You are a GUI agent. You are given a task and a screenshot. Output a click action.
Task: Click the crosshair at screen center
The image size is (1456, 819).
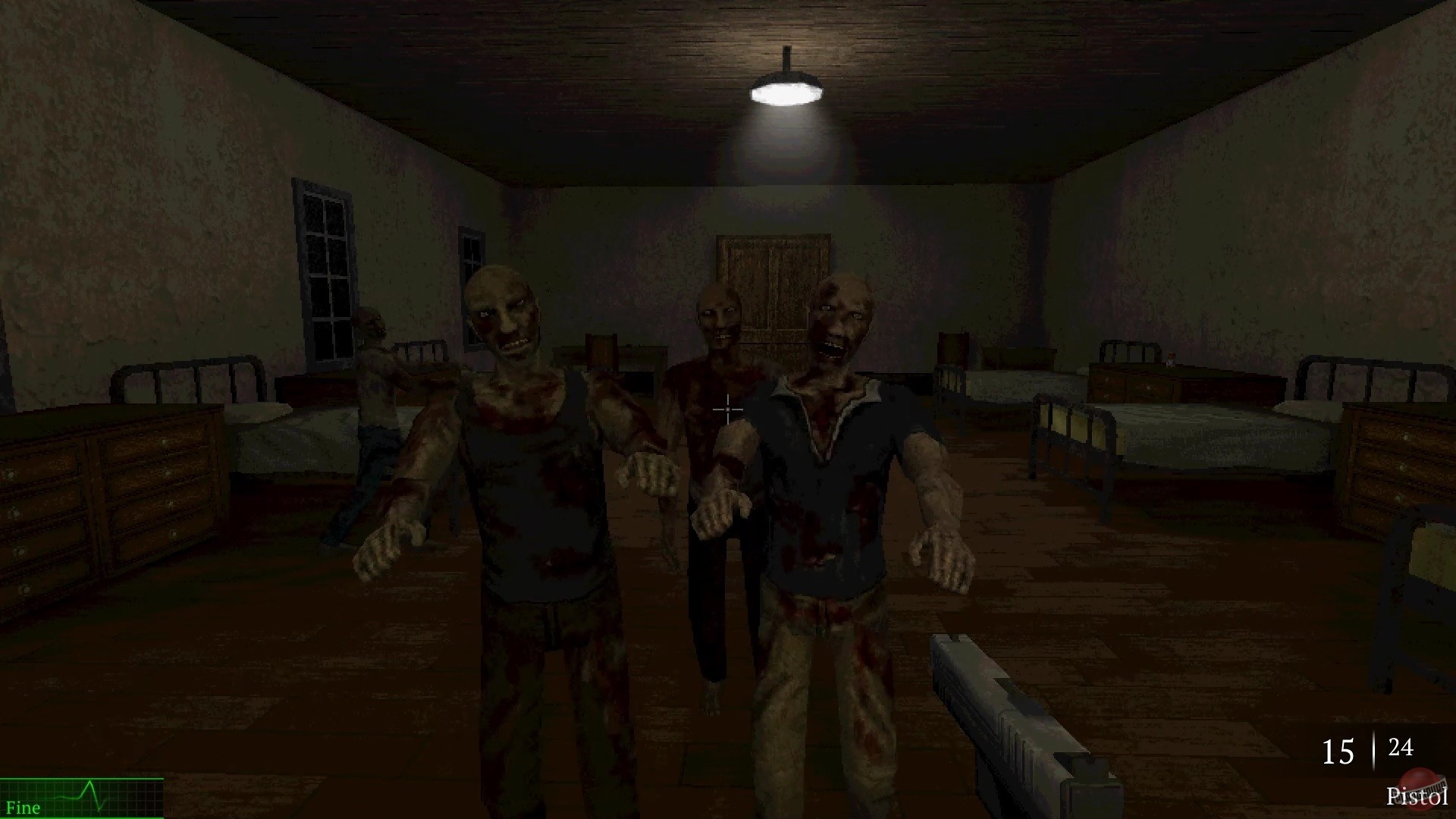[x=726, y=409]
